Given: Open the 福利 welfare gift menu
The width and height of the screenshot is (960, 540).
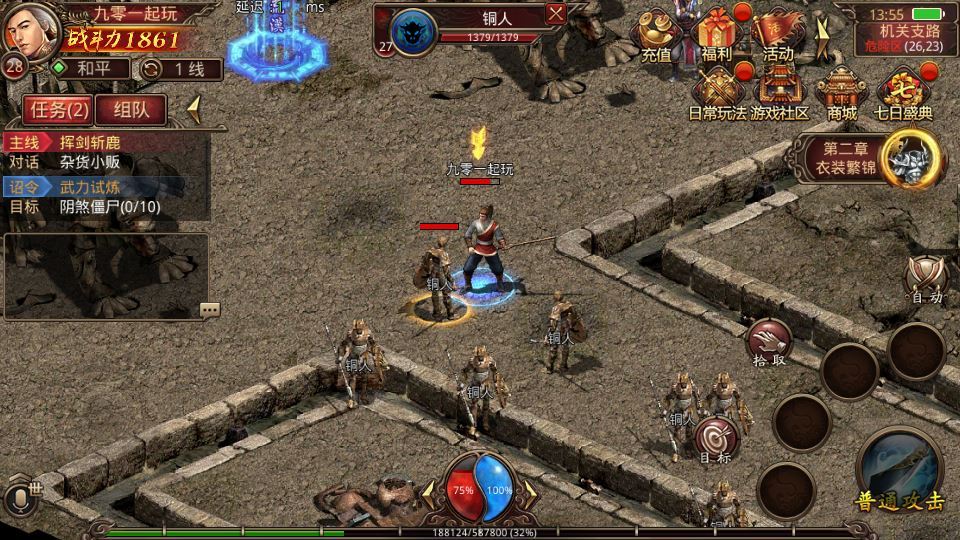Looking at the screenshot, I should click(717, 36).
